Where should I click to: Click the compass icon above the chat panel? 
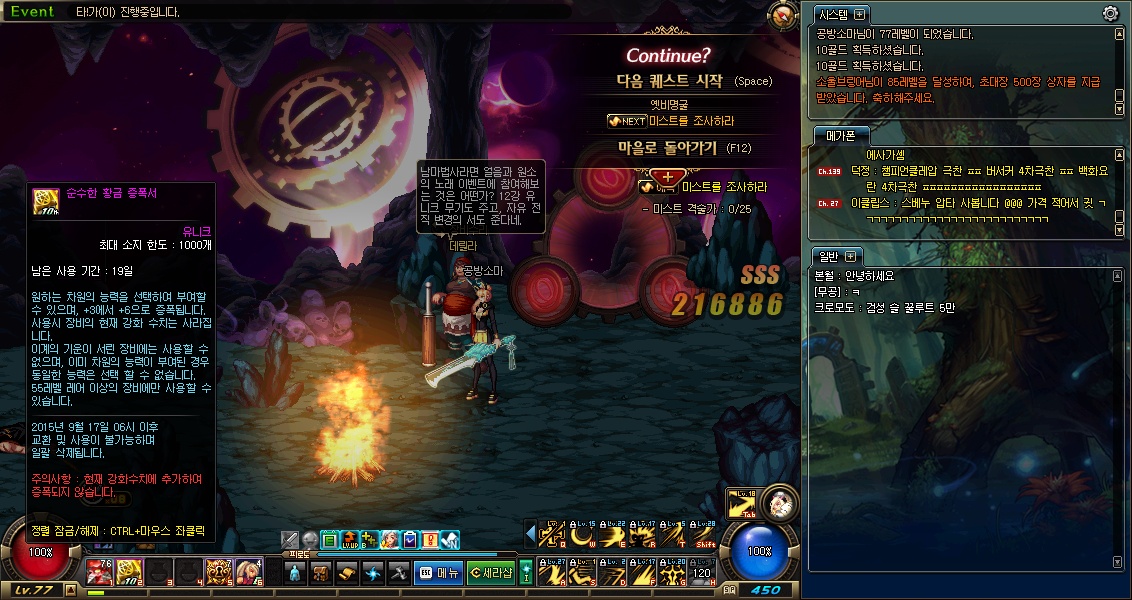pyautogui.click(x=781, y=14)
